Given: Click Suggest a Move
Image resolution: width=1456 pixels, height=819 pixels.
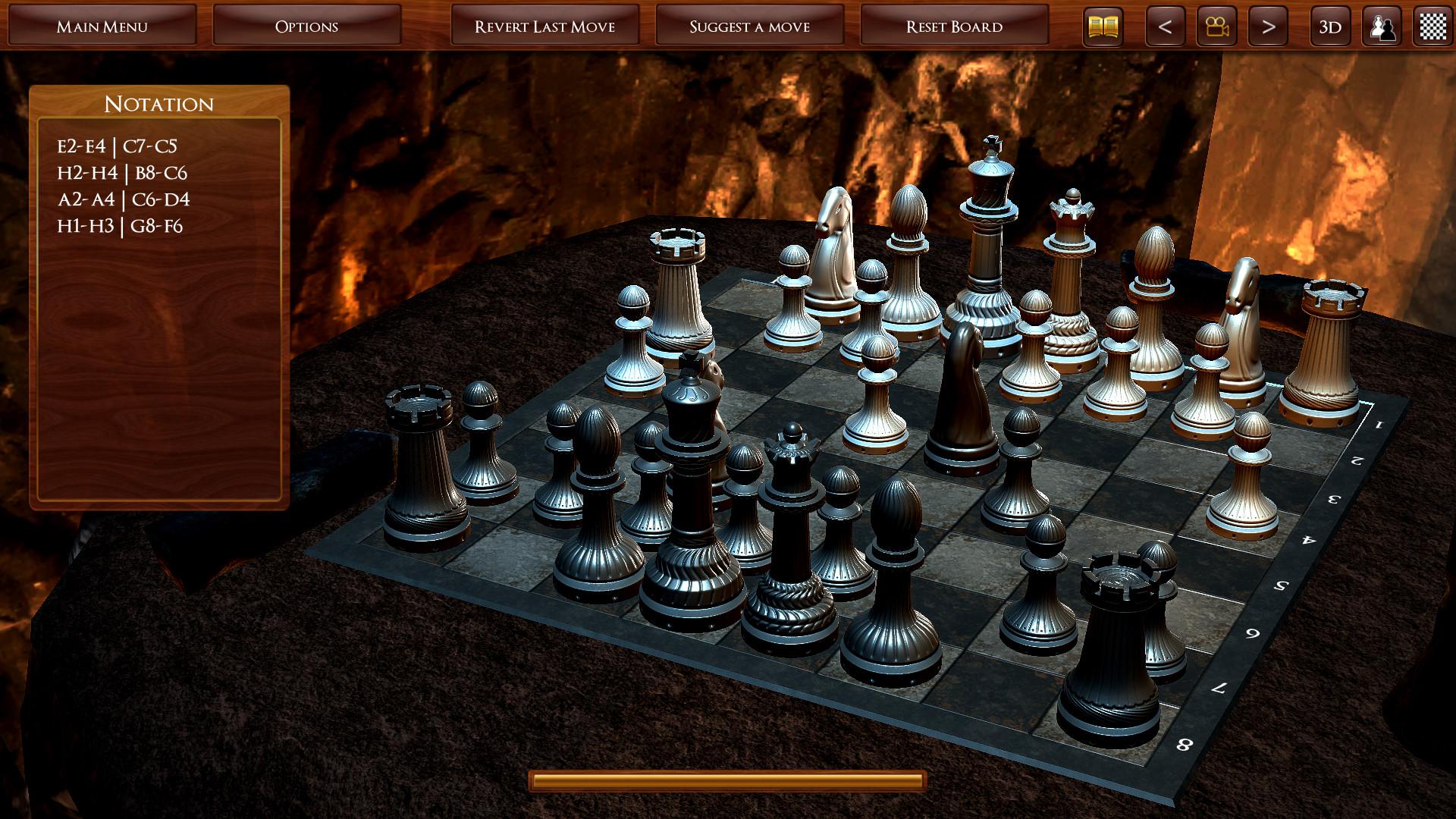Looking at the screenshot, I should coord(749,25).
